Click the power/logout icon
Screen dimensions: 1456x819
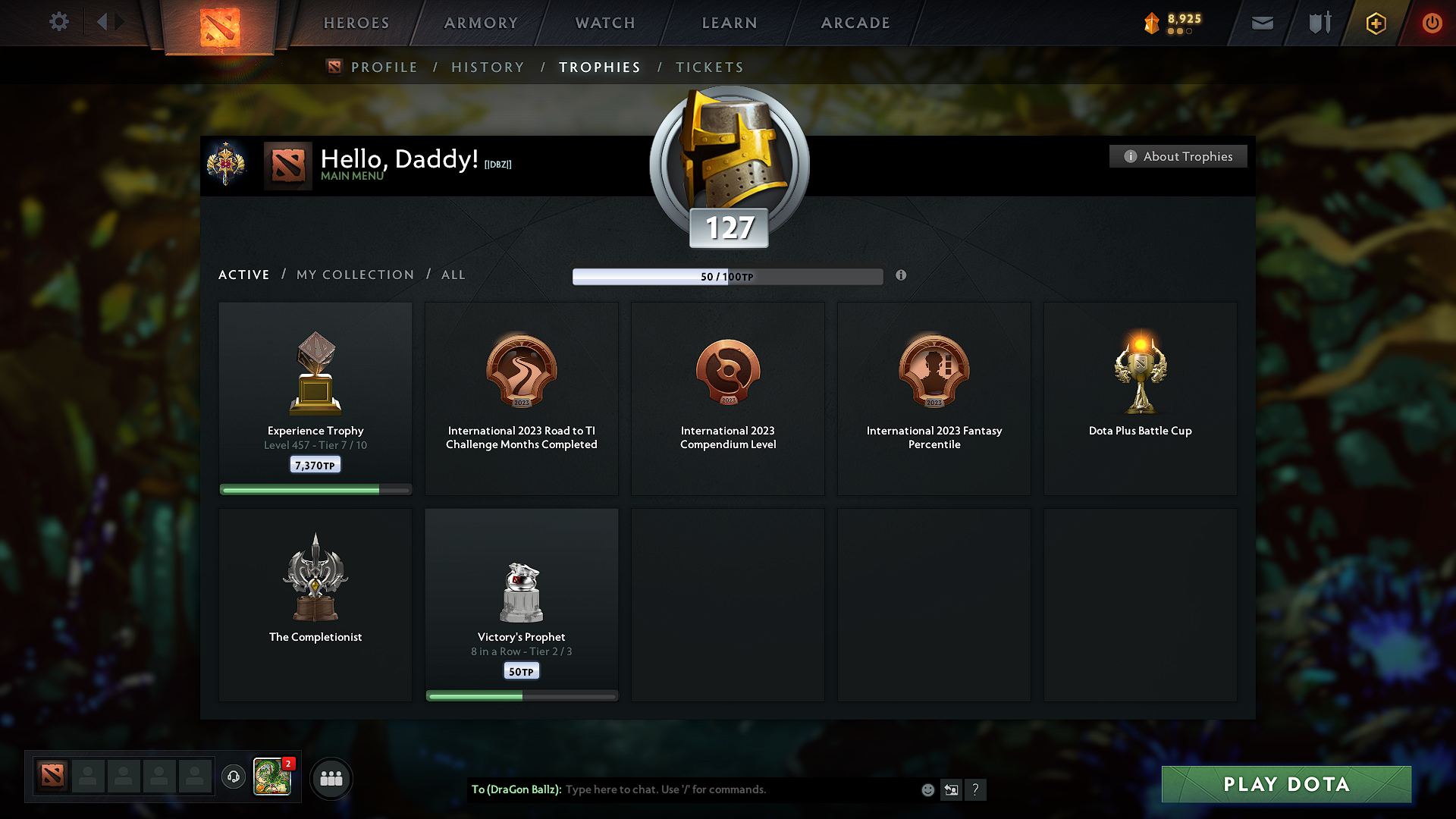(x=1432, y=23)
